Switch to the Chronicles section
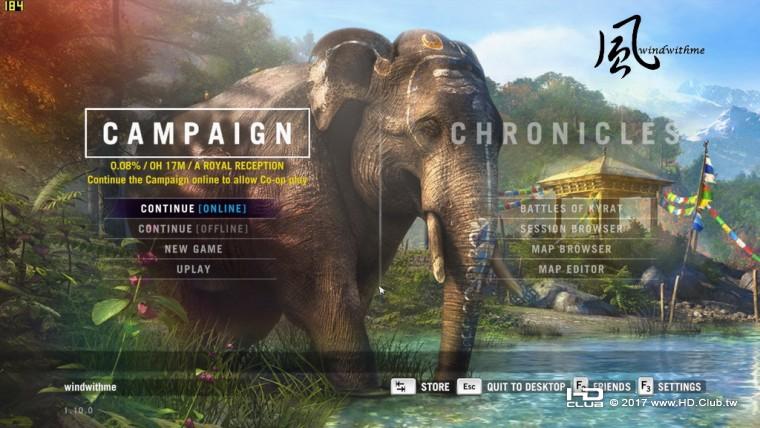The image size is (760, 428). coord(565,133)
